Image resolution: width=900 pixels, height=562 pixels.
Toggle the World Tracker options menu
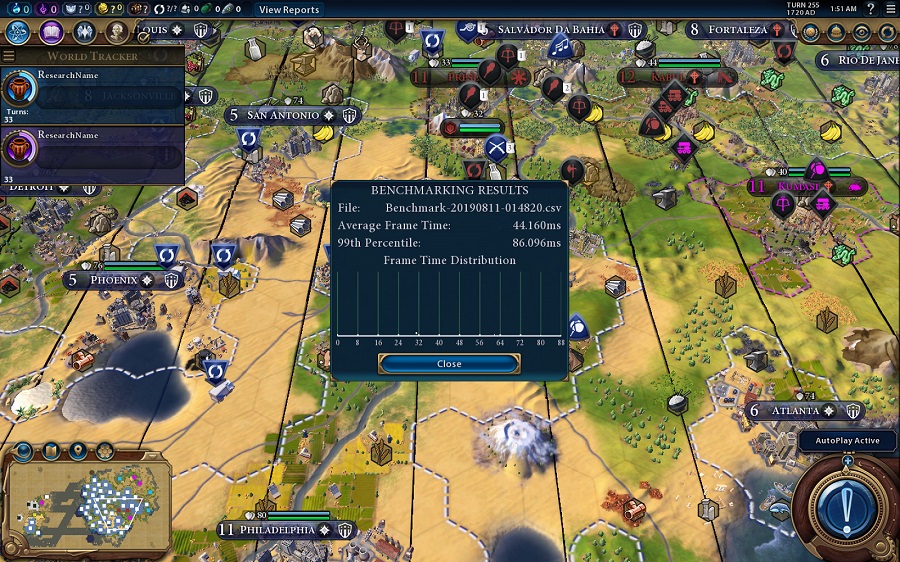(x=9, y=56)
